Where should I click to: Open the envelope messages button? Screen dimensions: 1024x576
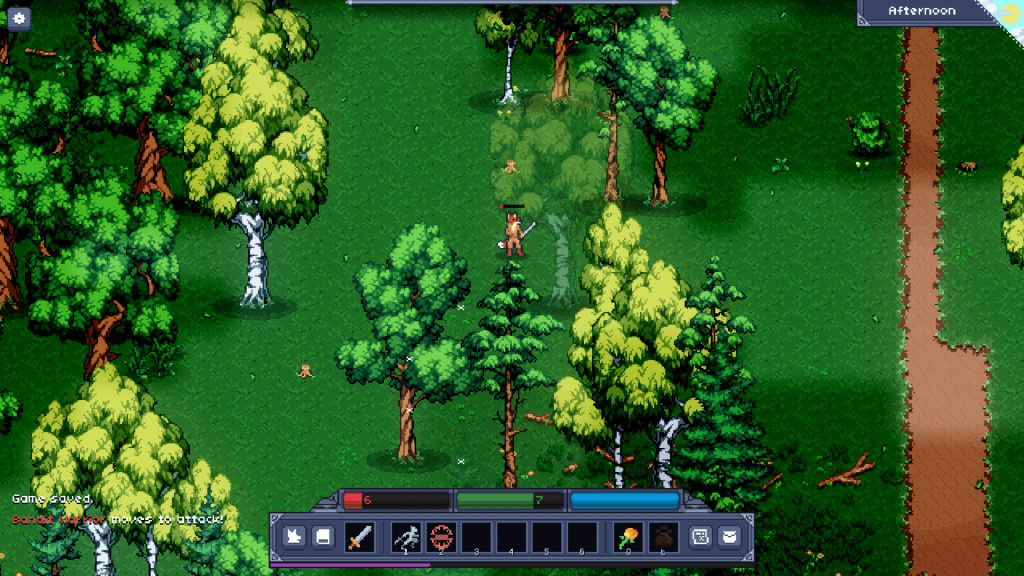click(x=729, y=537)
